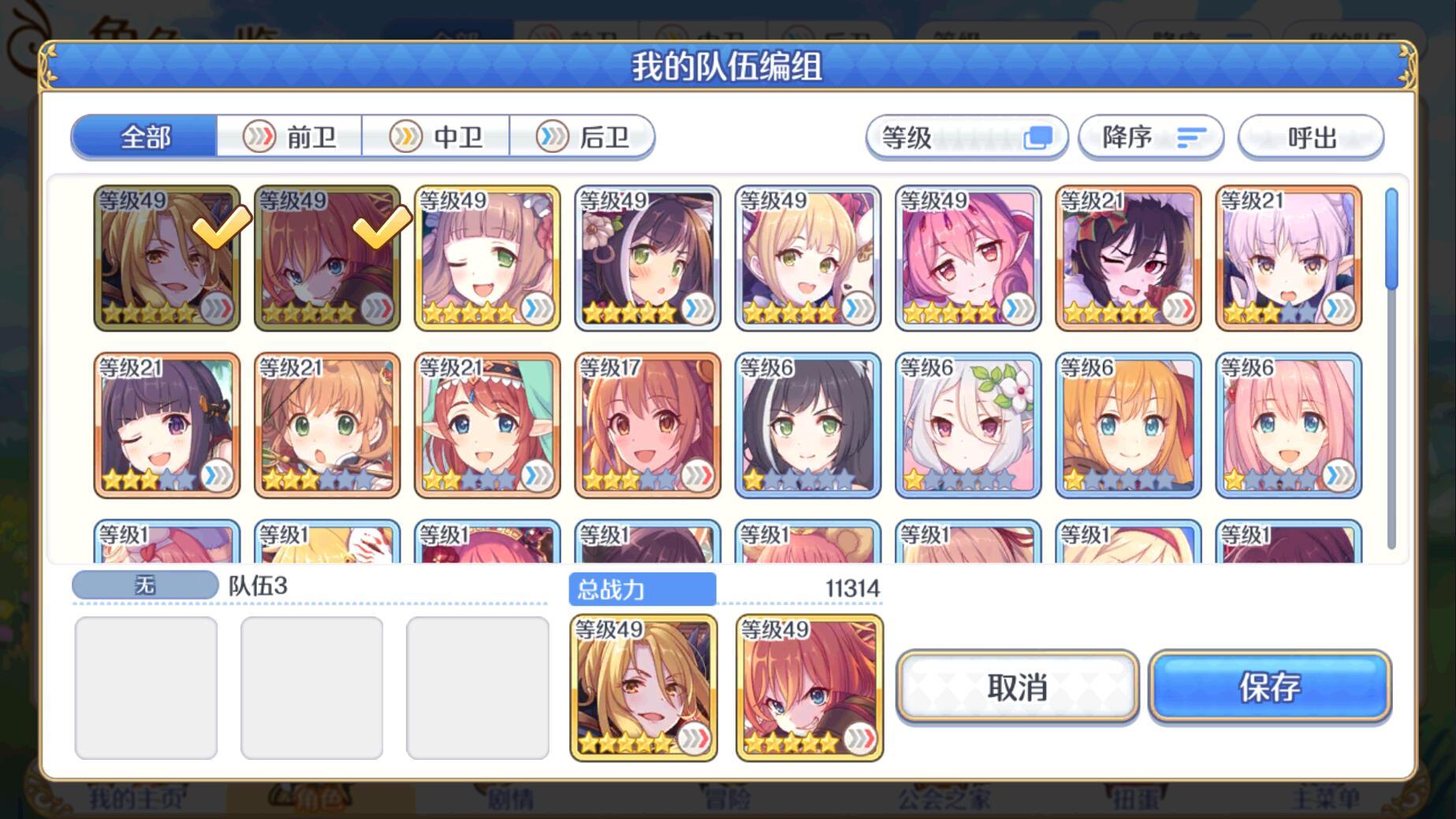The image size is (1456, 819).
Task: Select the level 6 white-haired elf character
Action: pyautogui.click(x=968, y=424)
